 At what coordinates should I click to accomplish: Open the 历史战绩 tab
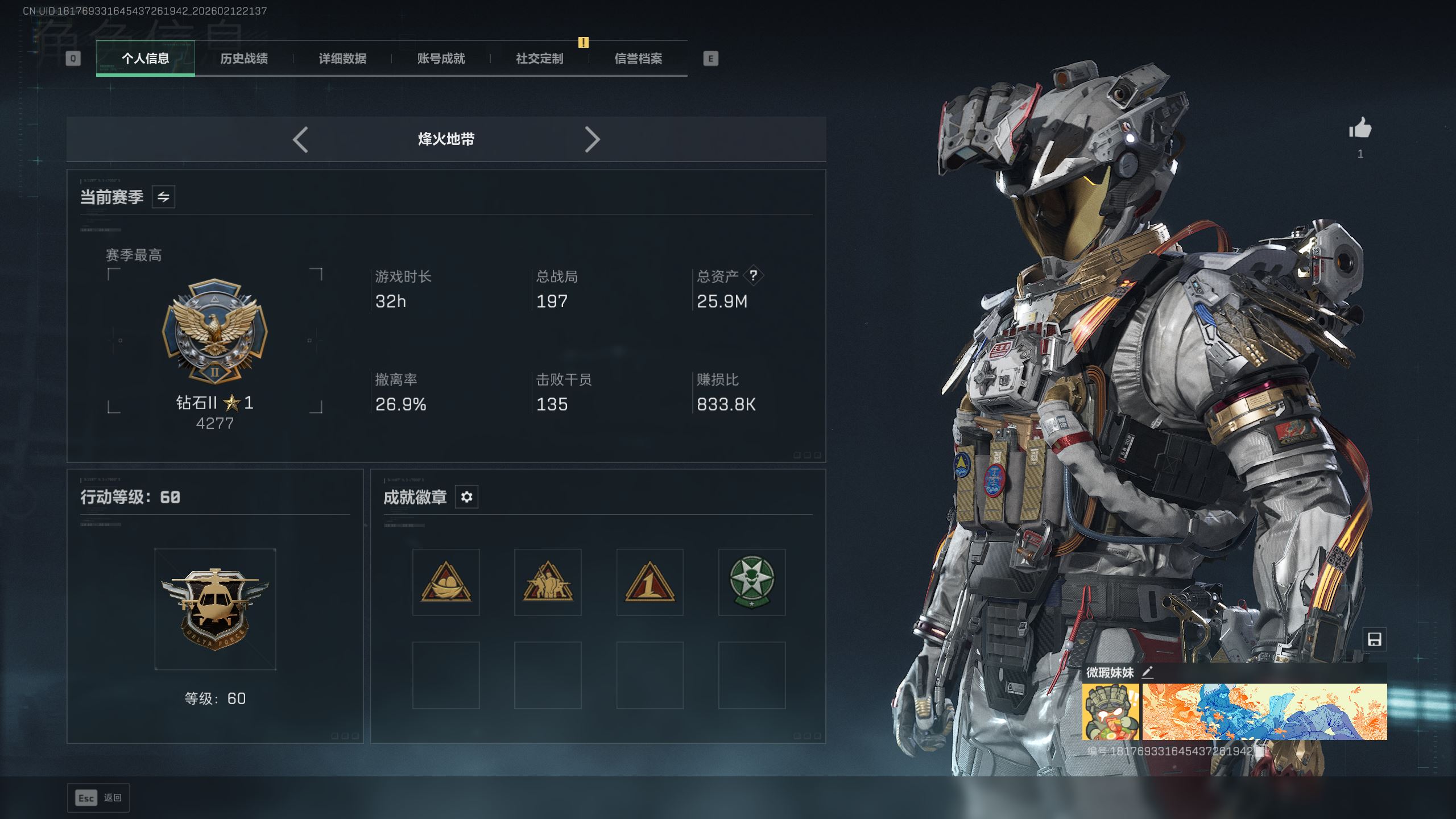(x=244, y=59)
